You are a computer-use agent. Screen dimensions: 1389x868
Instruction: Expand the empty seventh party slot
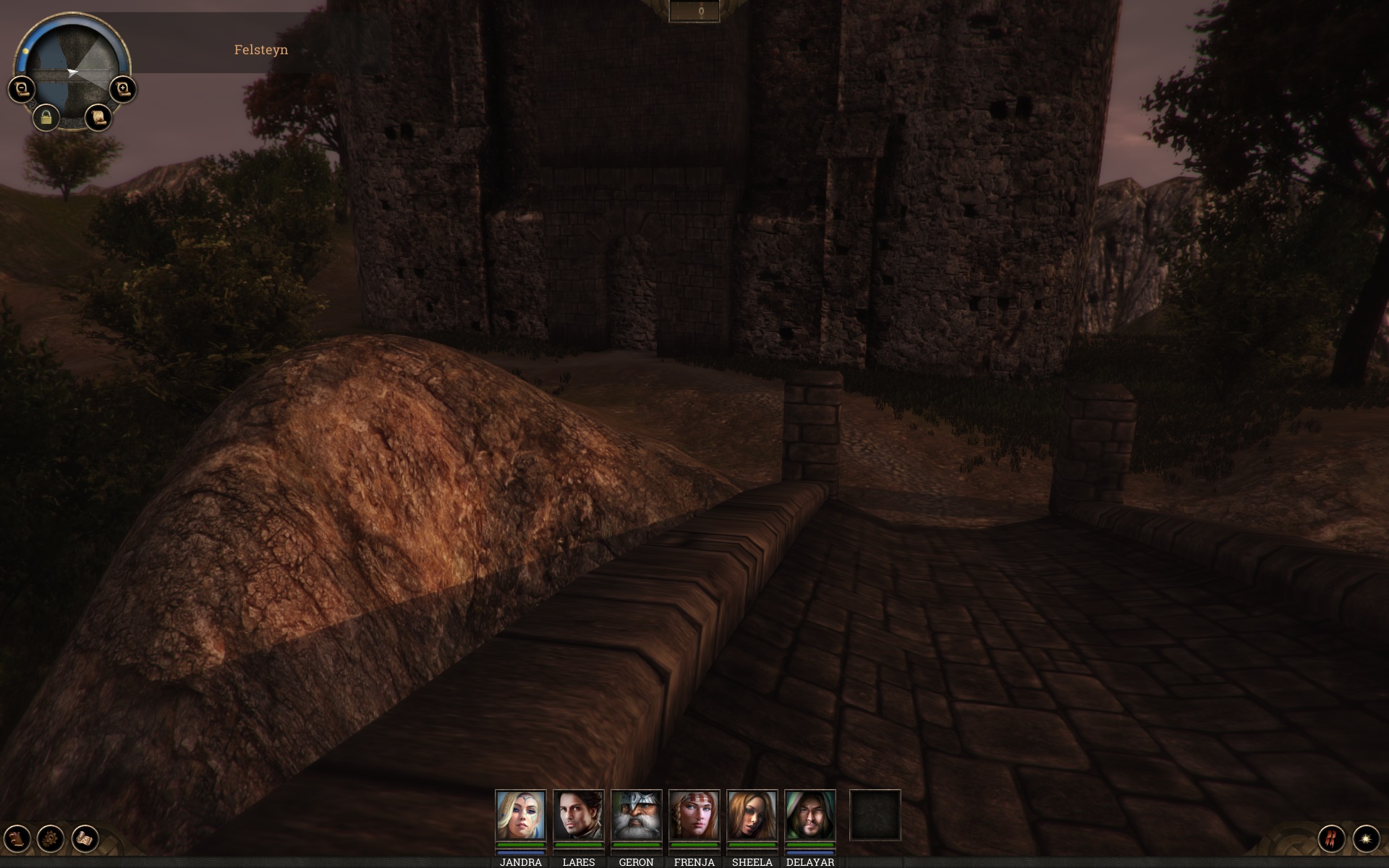click(874, 814)
